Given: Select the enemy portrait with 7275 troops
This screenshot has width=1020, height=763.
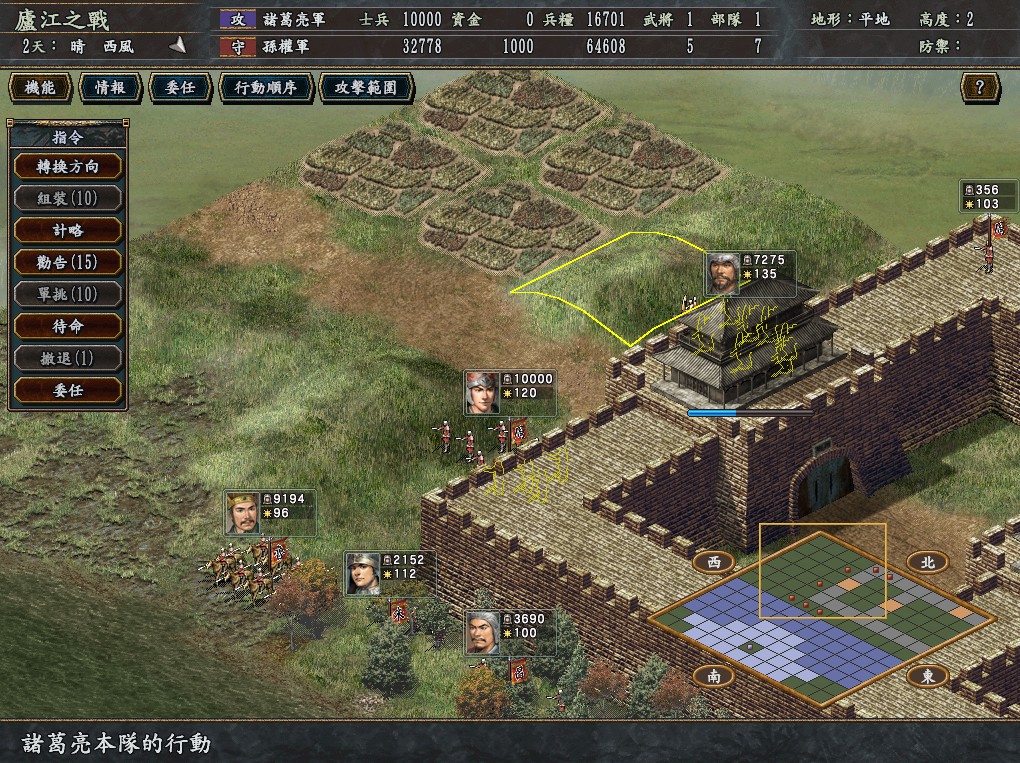Looking at the screenshot, I should click(723, 273).
